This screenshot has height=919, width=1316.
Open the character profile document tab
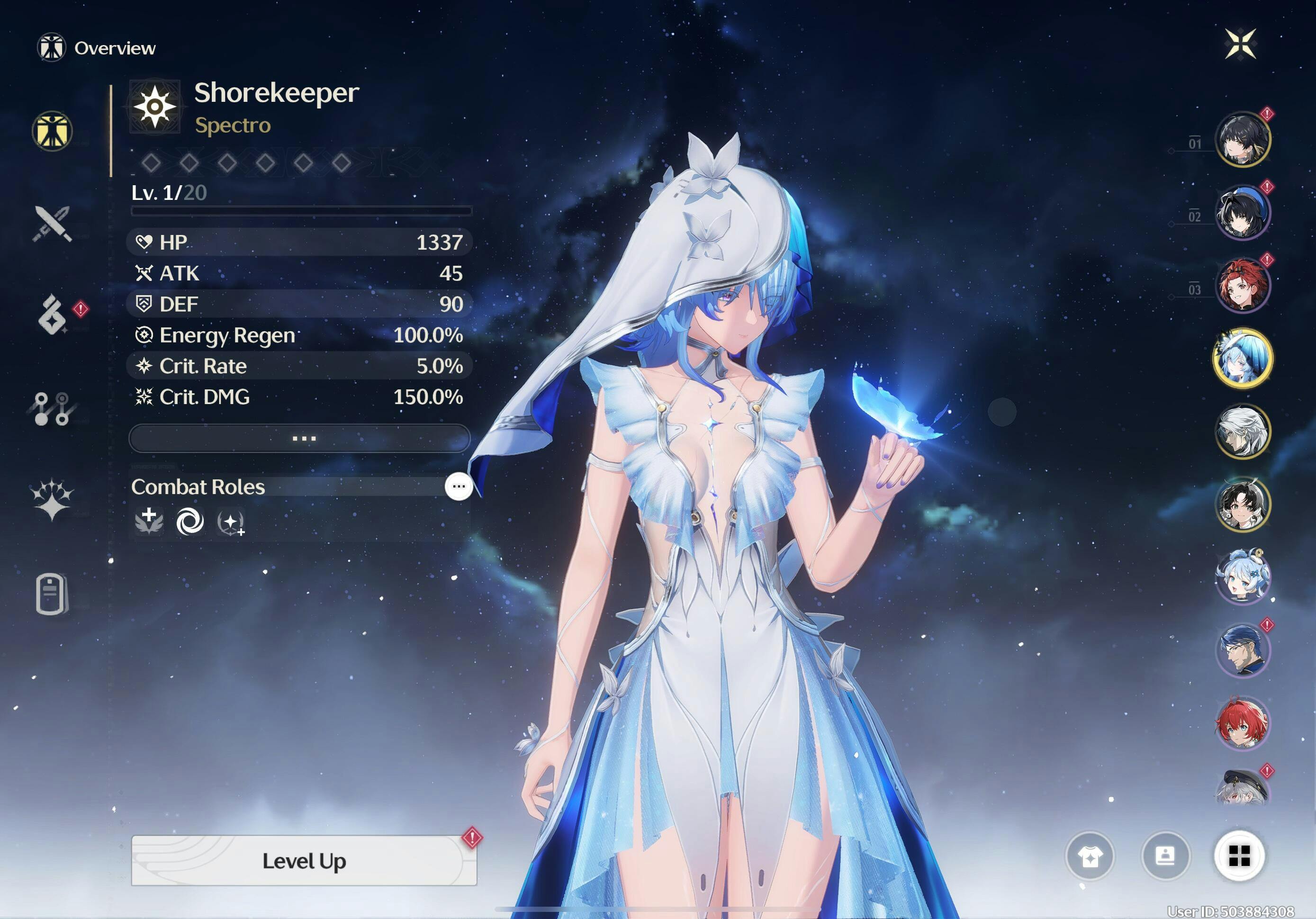[52, 594]
